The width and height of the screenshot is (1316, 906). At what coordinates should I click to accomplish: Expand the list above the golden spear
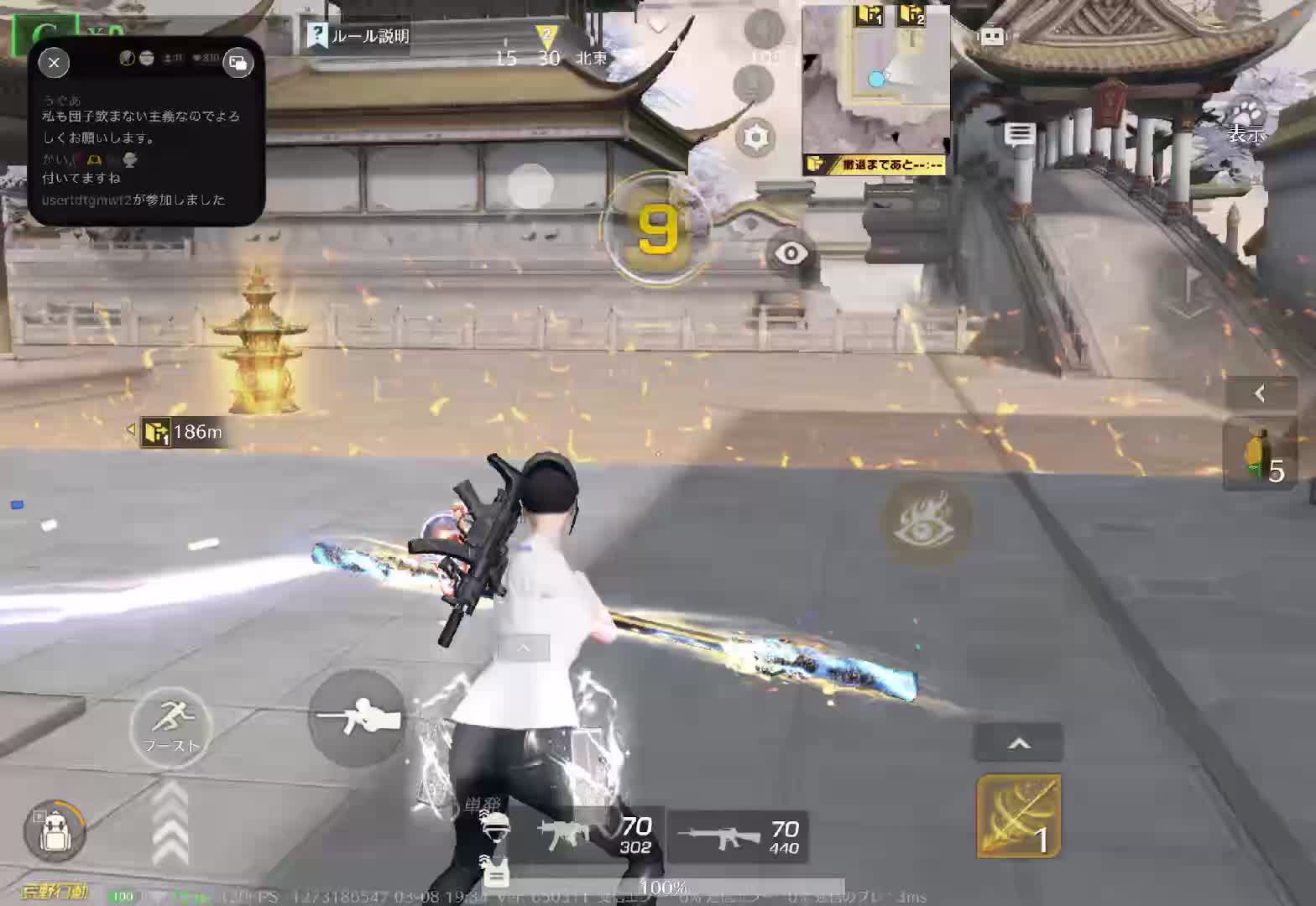[x=1018, y=743]
